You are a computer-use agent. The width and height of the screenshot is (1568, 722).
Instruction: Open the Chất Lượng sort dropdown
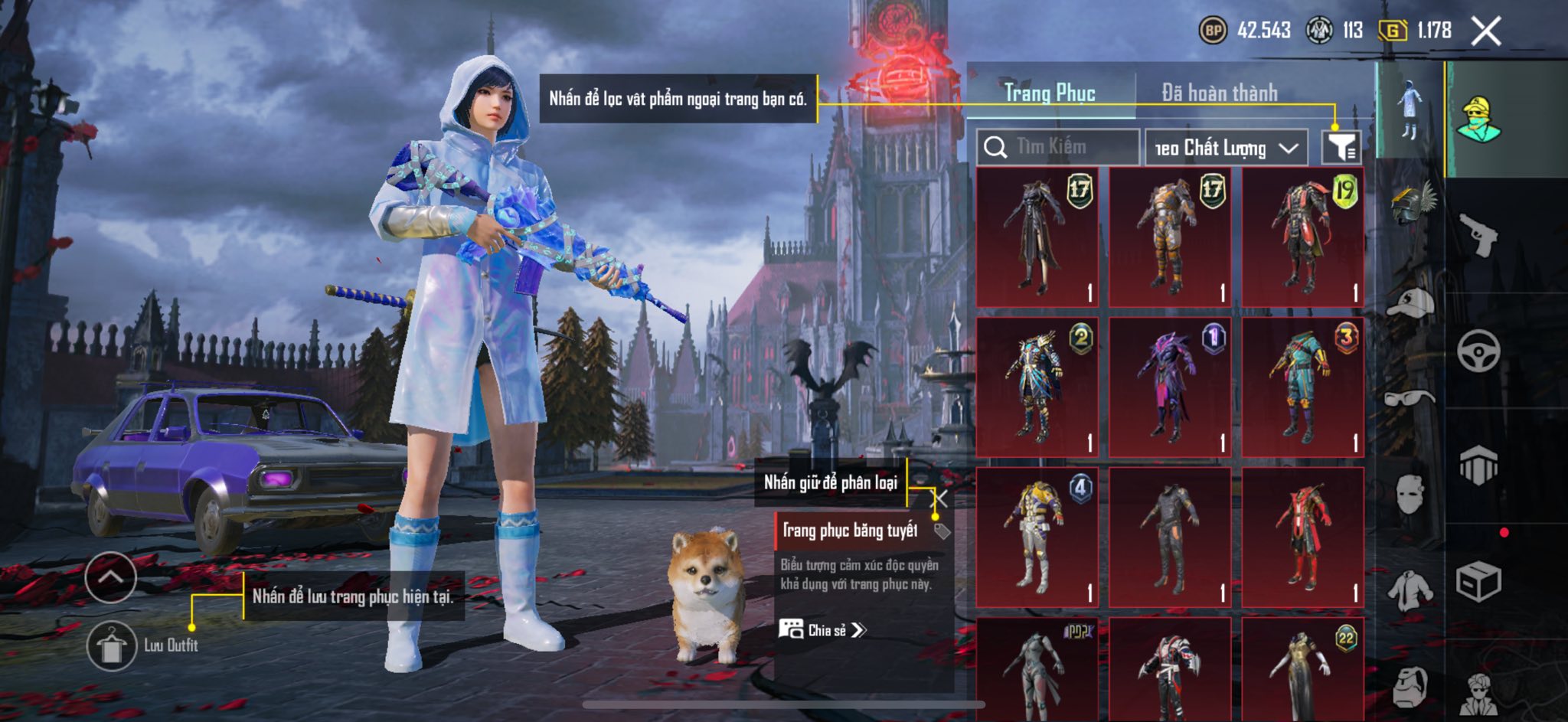point(1226,148)
